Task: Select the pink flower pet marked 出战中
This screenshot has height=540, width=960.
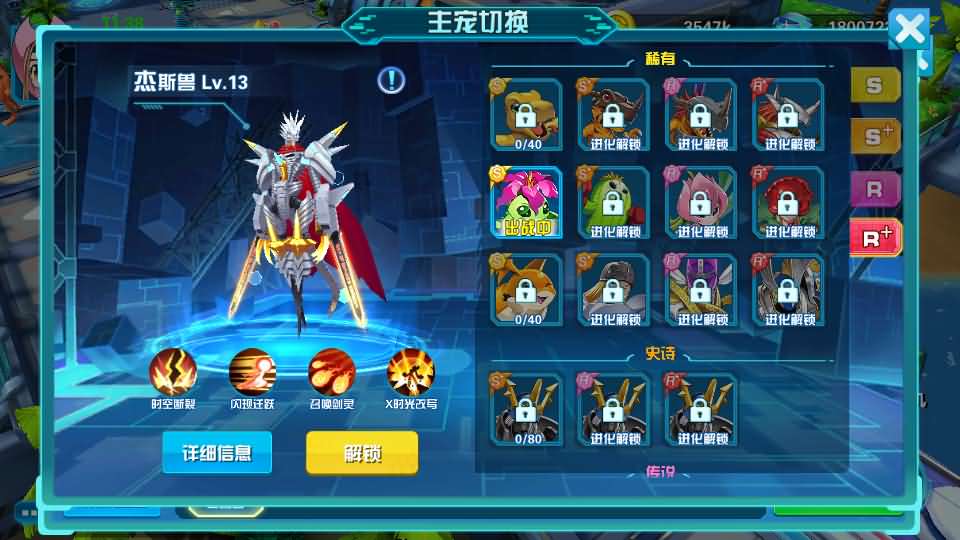Action: pos(526,202)
